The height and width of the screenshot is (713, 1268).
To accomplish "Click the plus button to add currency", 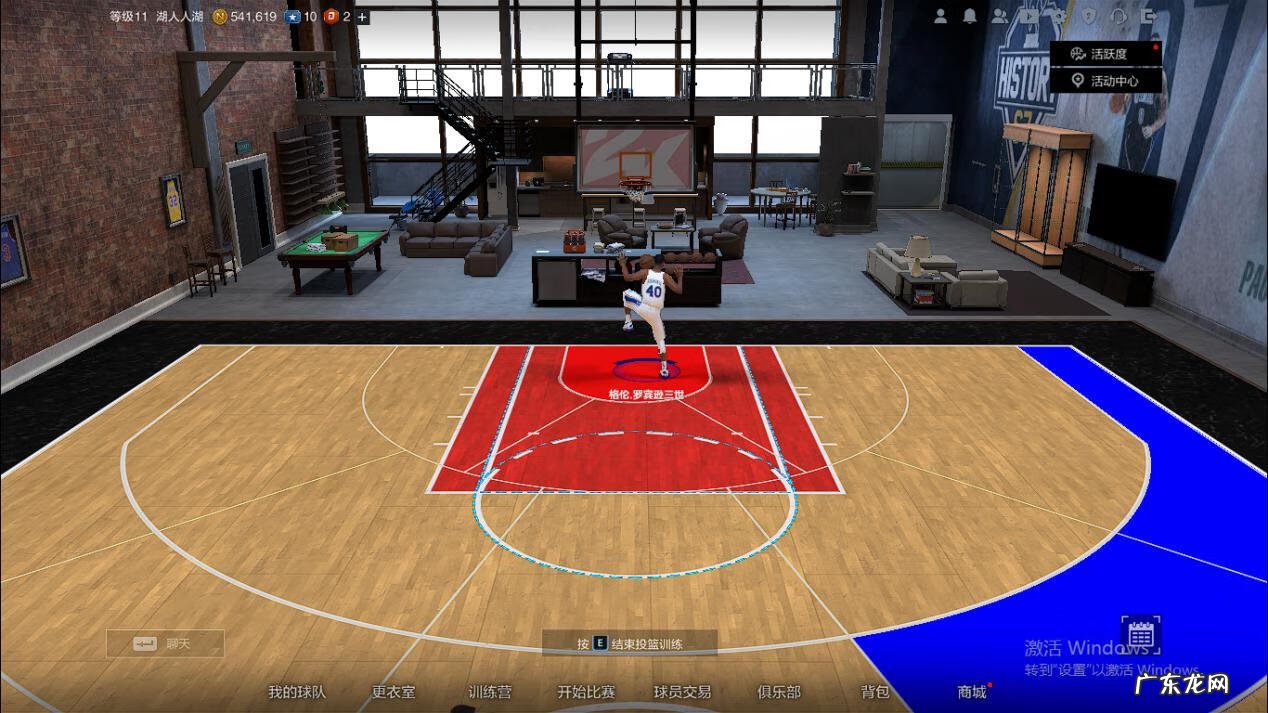I will pos(362,17).
